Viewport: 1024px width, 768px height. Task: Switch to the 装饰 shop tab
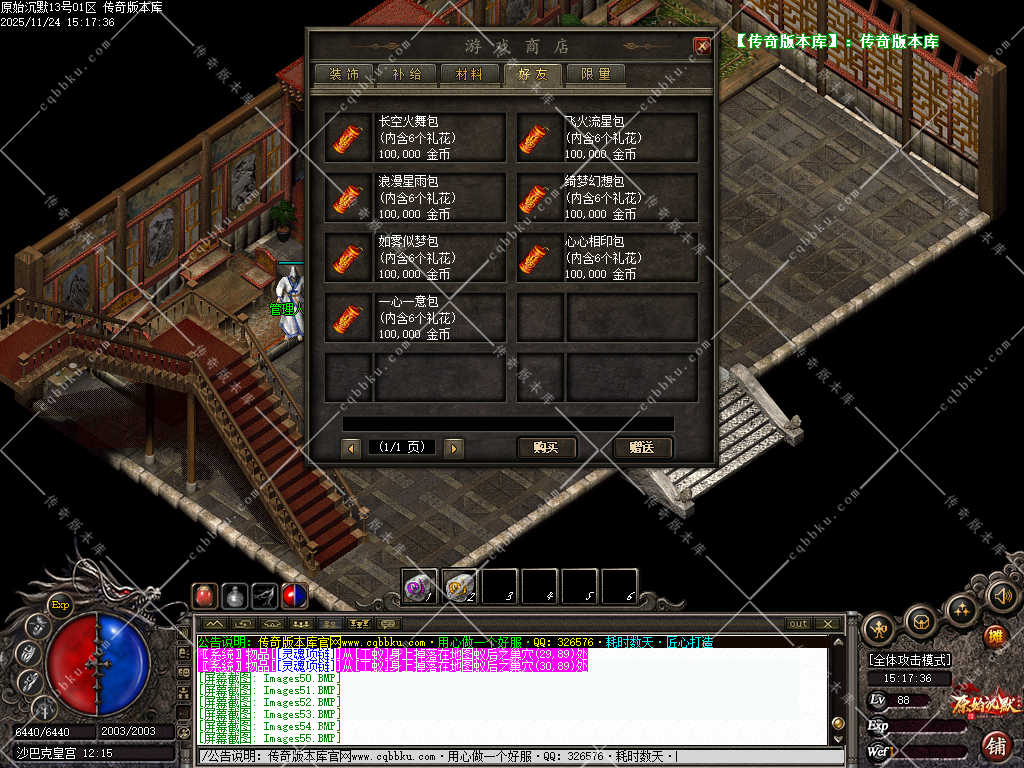(x=343, y=74)
